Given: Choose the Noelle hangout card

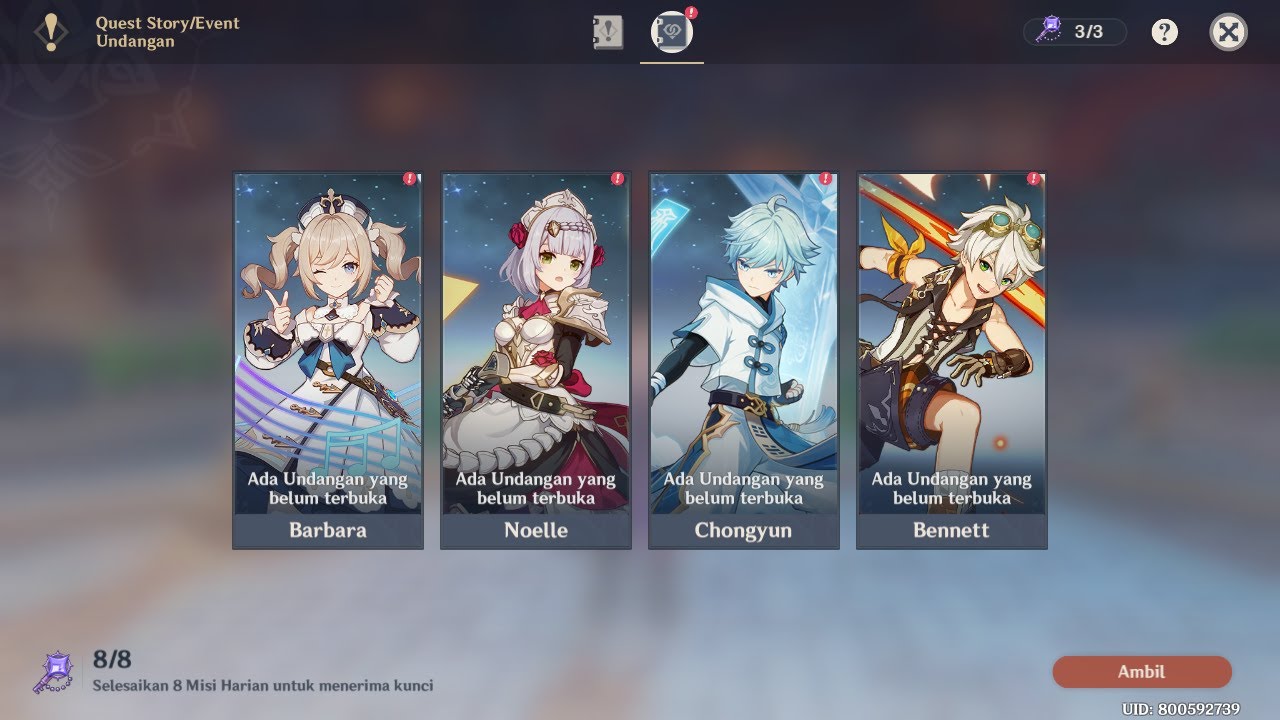Looking at the screenshot, I should click(536, 360).
